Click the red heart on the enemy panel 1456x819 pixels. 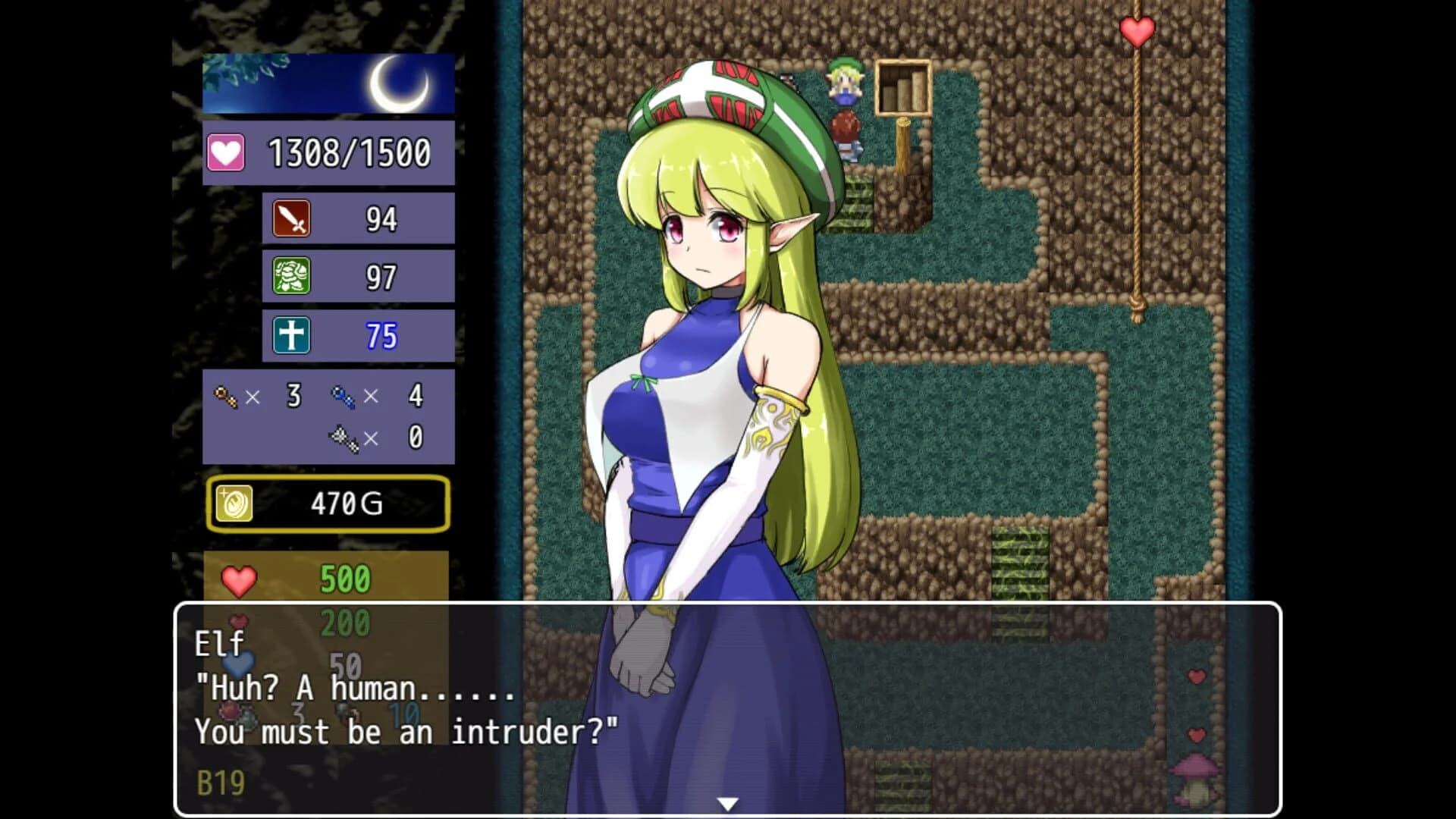coord(241,581)
